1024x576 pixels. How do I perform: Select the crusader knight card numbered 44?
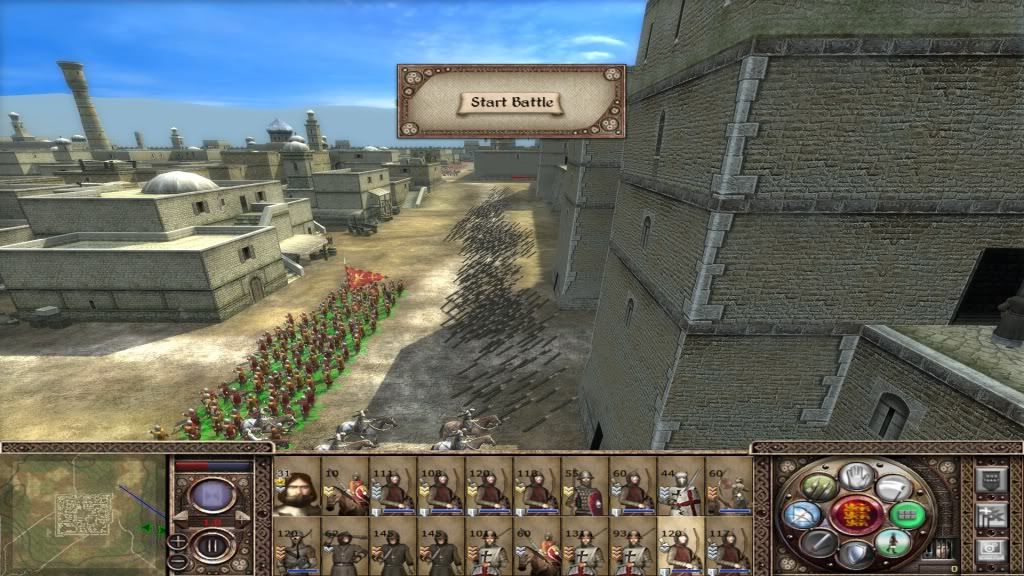(682, 487)
